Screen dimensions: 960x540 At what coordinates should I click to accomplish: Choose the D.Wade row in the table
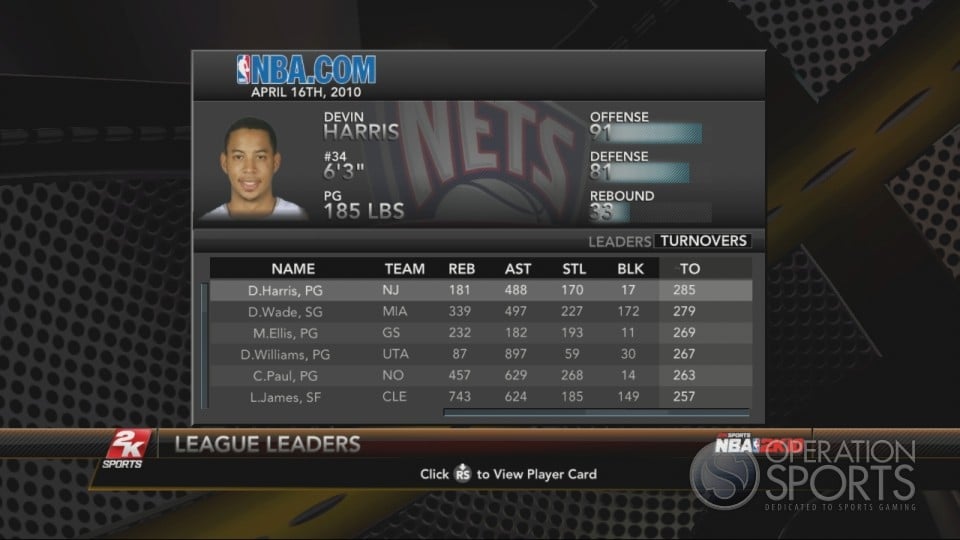pos(480,312)
